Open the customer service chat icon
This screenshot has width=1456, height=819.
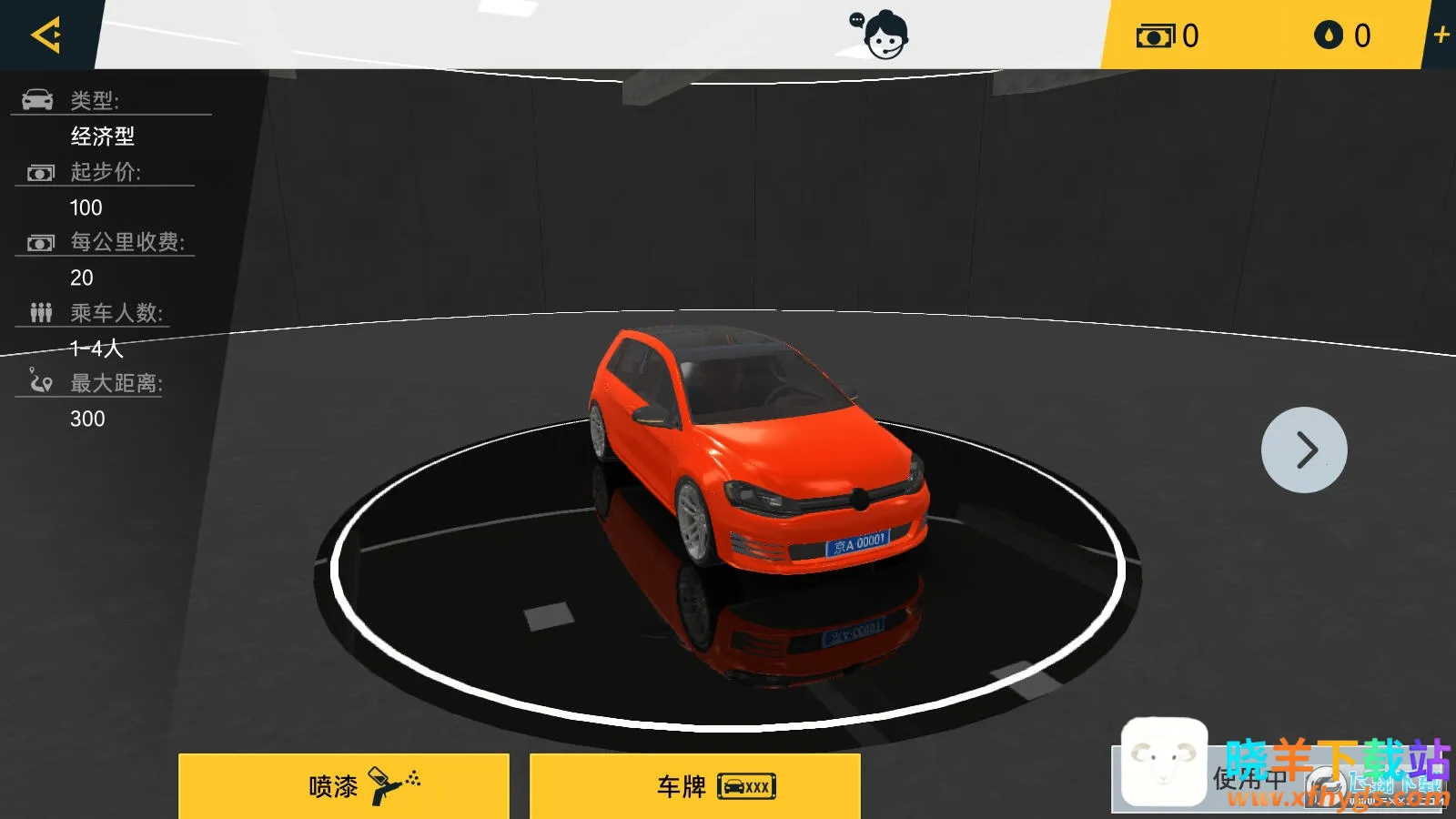click(x=881, y=35)
